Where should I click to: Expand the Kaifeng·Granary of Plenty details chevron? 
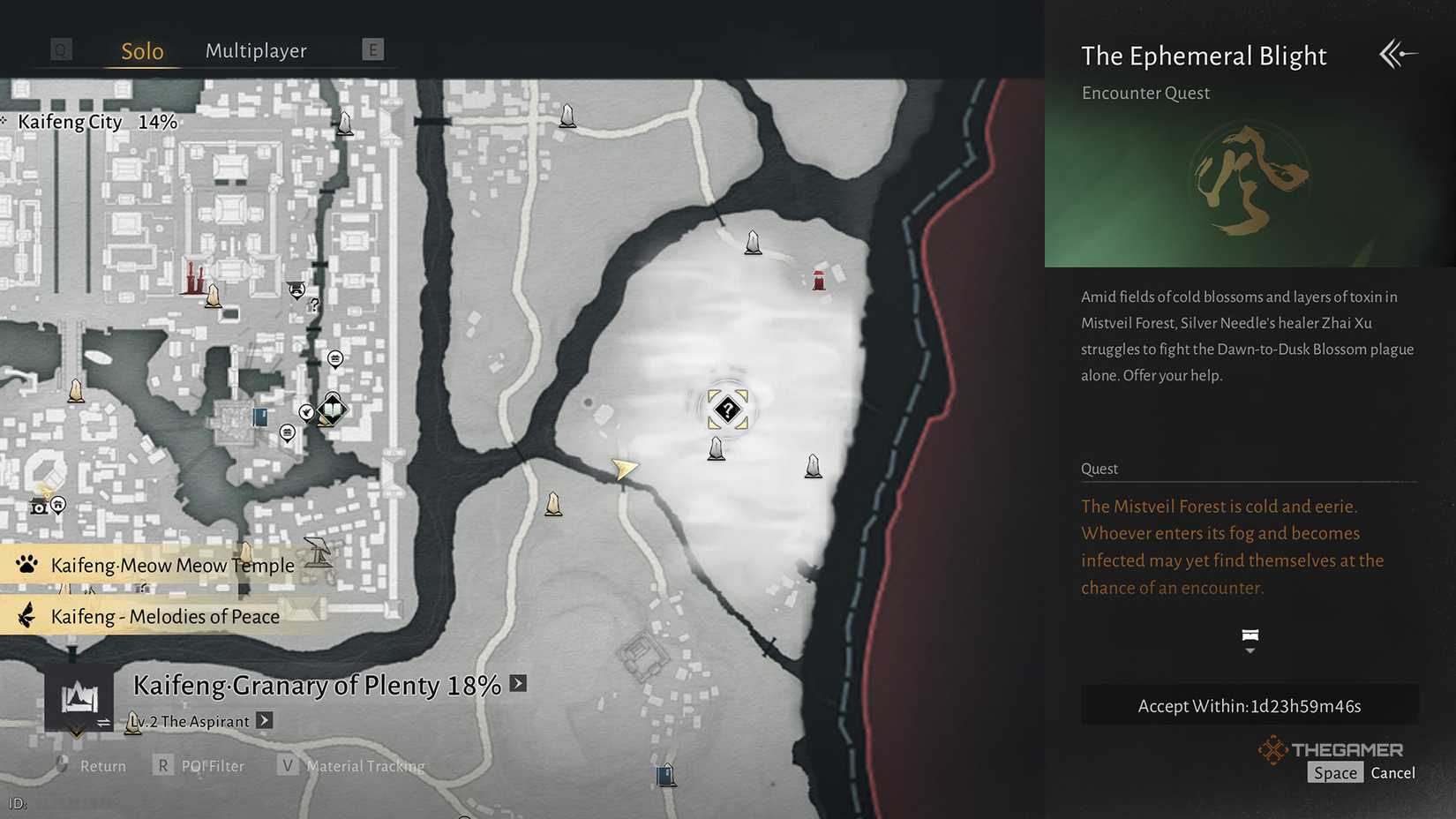516,683
